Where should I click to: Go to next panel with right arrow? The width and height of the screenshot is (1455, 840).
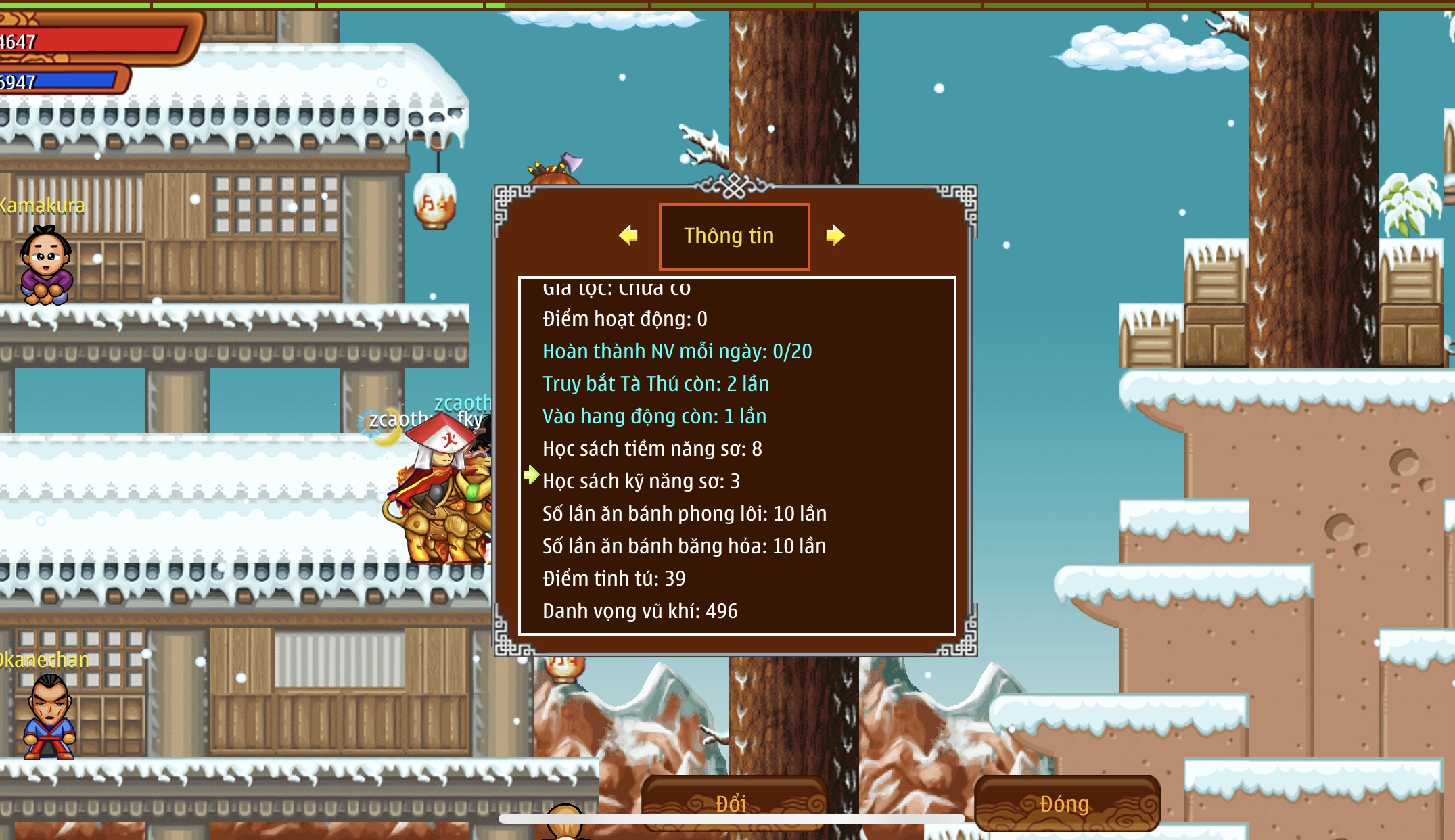click(835, 235)
